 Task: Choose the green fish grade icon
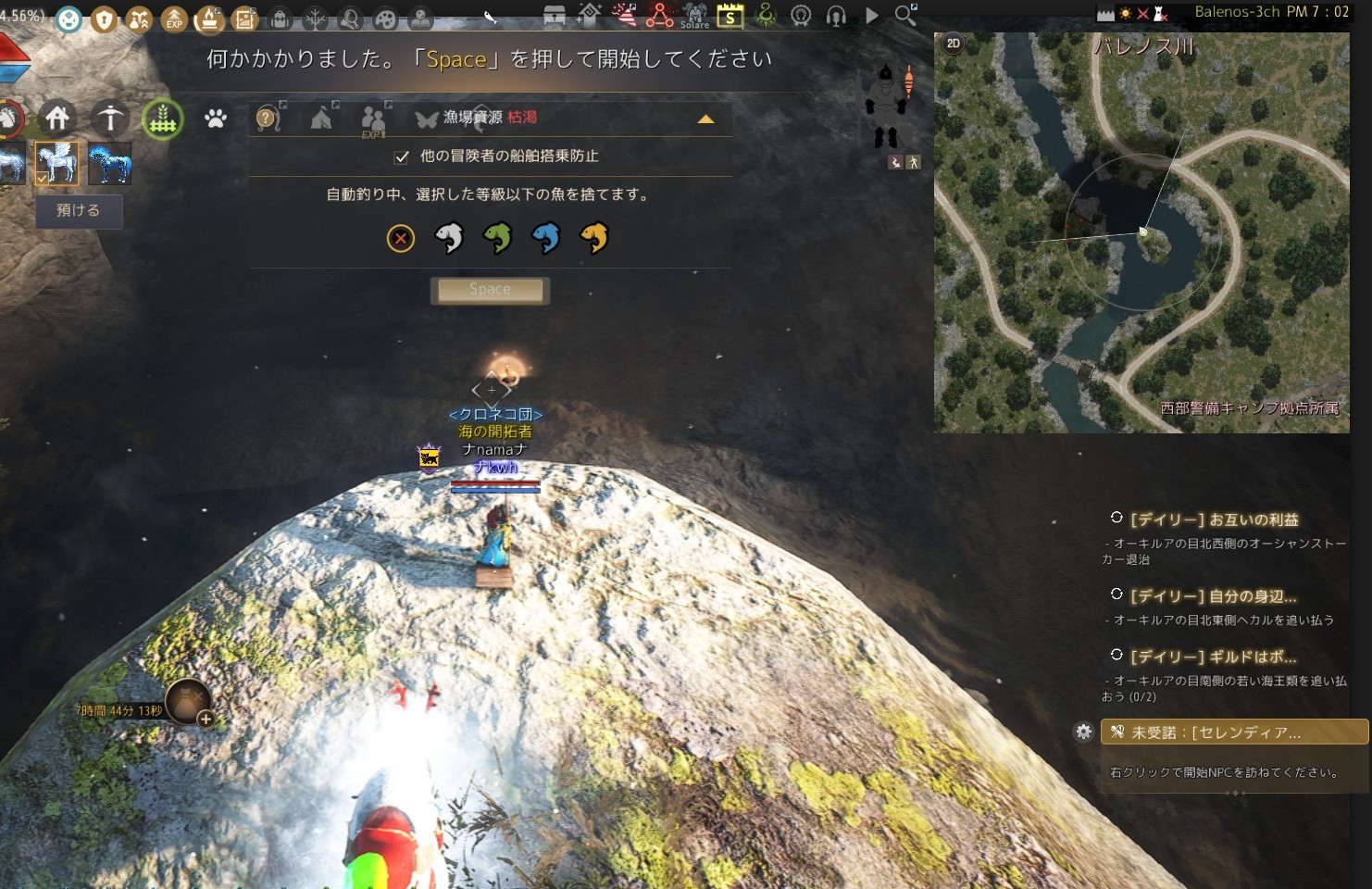coord(497,238)
